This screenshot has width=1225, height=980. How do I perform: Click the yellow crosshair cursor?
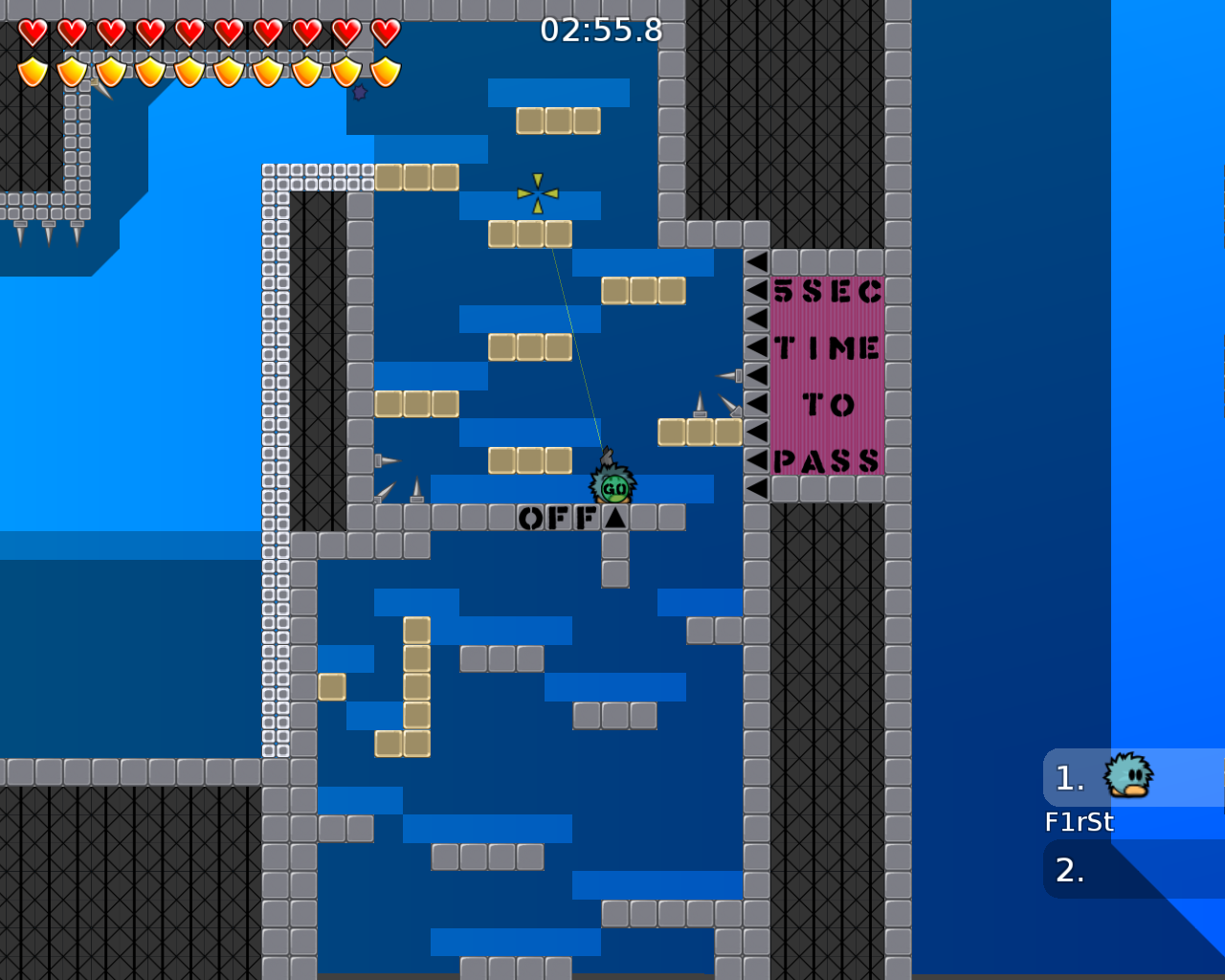[536, 191]
